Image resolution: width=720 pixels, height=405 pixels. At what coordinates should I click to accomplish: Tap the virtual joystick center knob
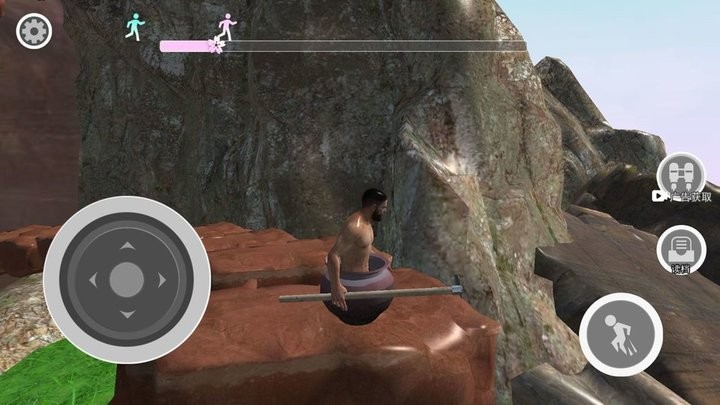tap(126, 280)
